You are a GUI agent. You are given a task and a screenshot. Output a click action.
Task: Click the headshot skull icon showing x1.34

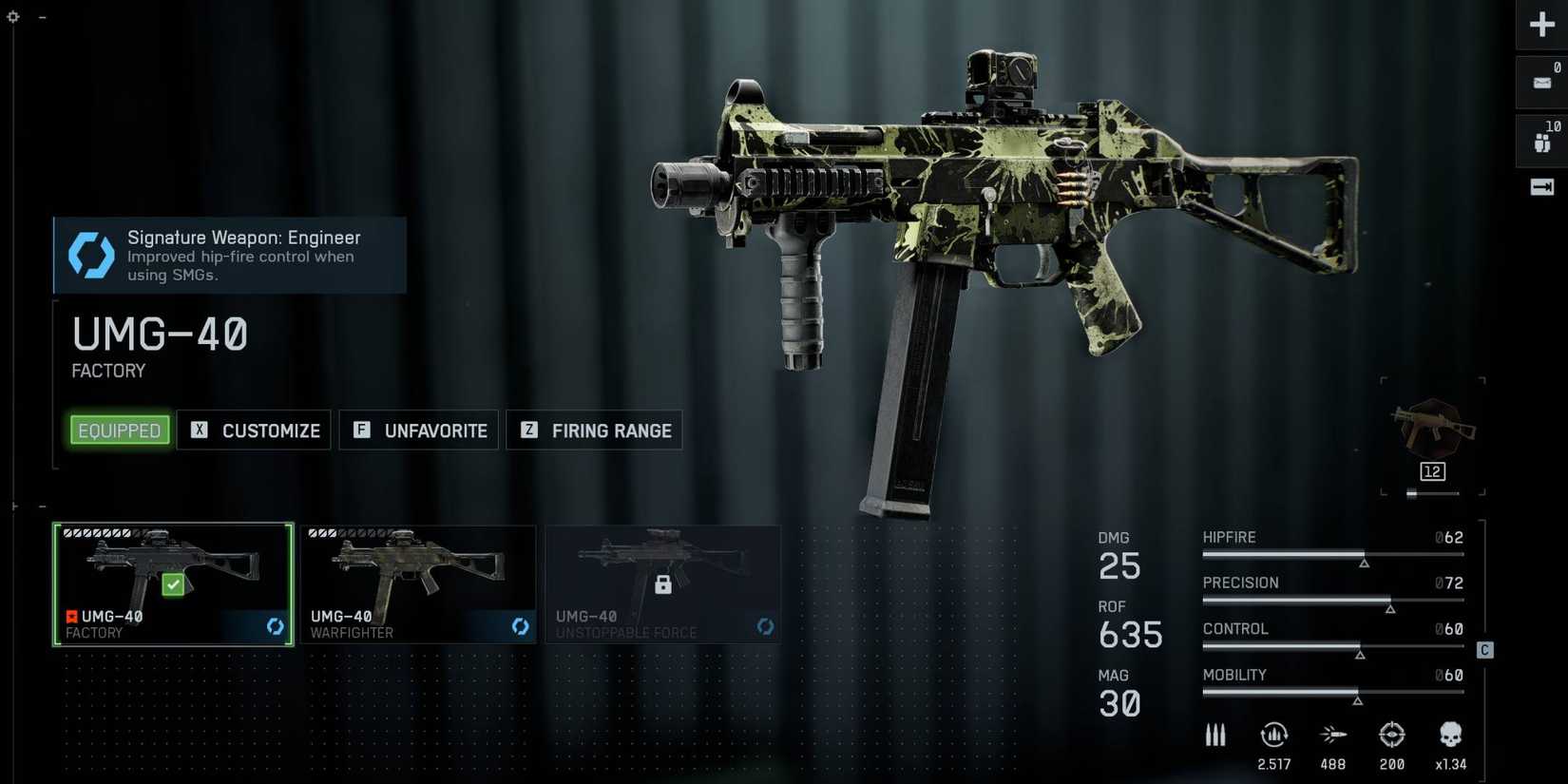tap(1451, 734)
